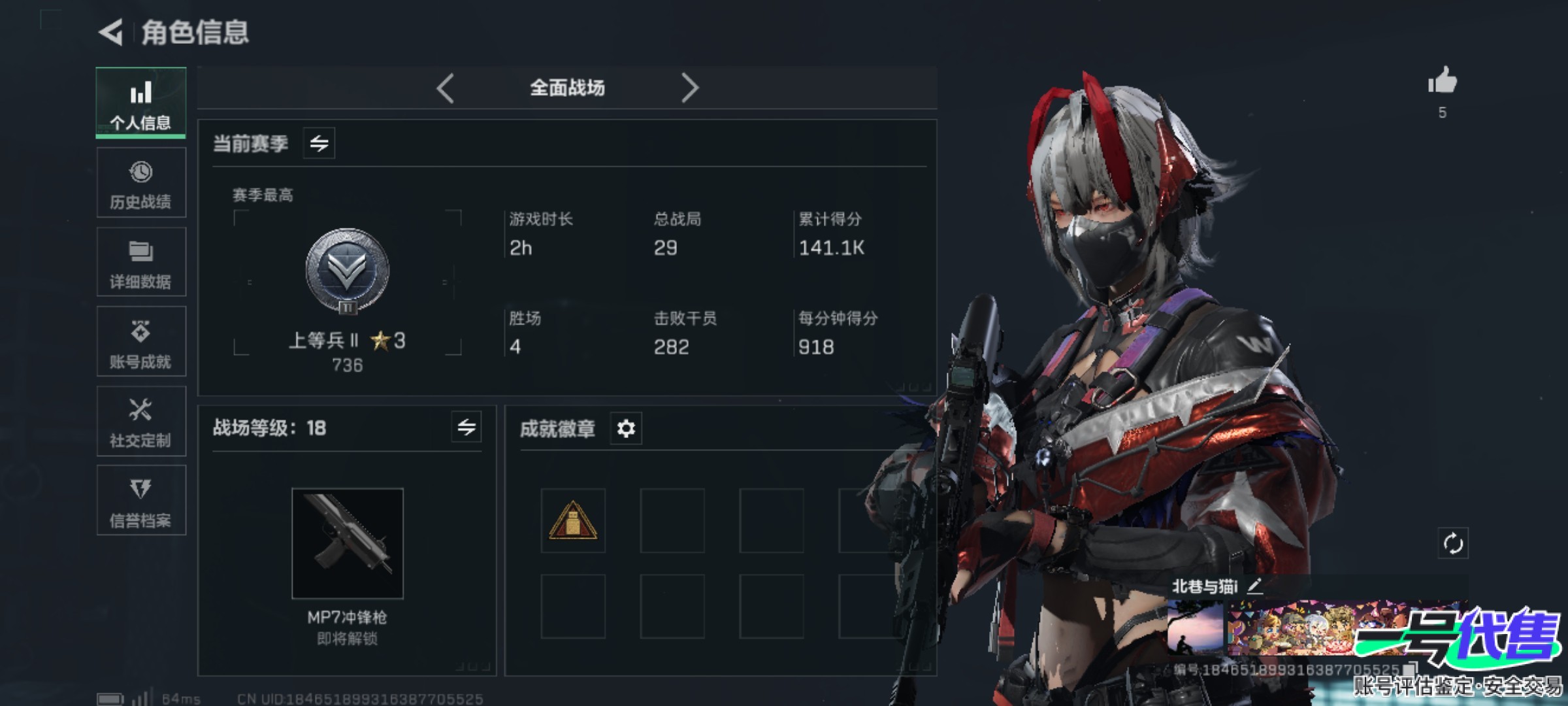Switch to the previous game mode arrow

(446, 88)
